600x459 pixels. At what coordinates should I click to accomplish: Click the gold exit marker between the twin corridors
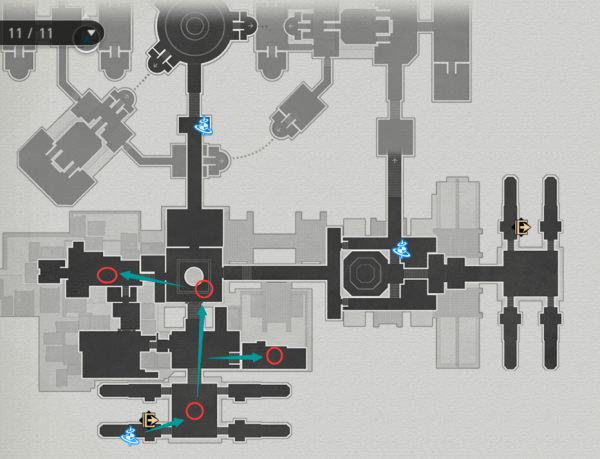coord(521,229)
